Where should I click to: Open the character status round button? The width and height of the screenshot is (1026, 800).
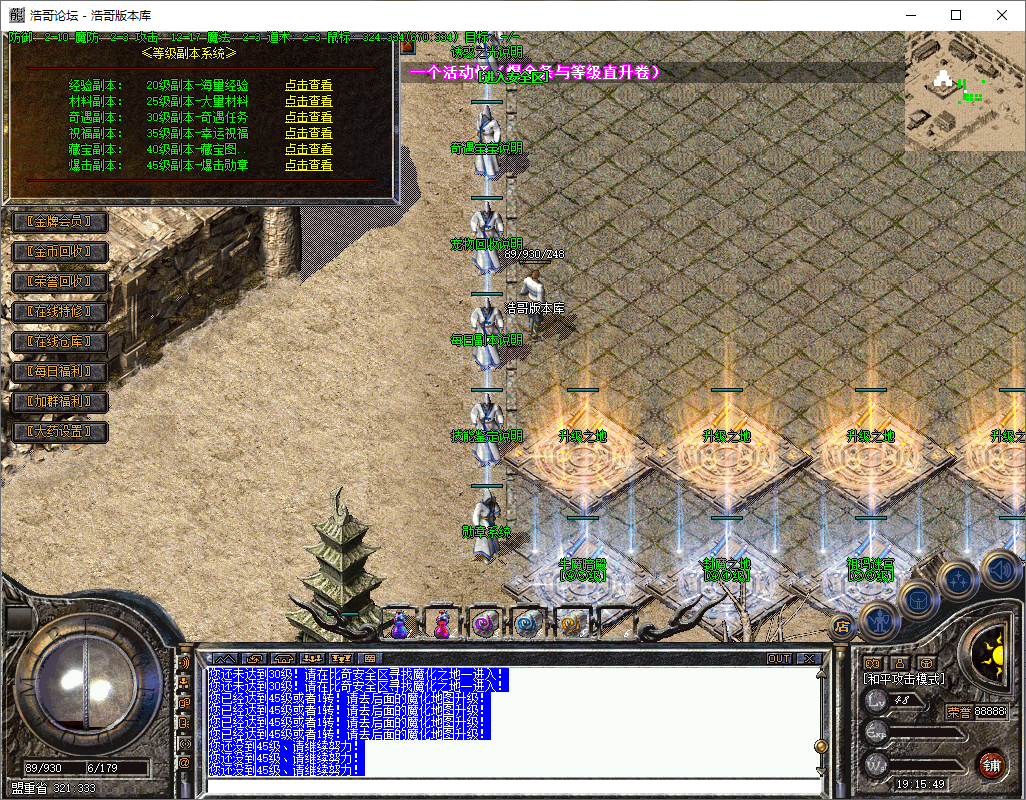pyautogui.click(x=878, y=622)
